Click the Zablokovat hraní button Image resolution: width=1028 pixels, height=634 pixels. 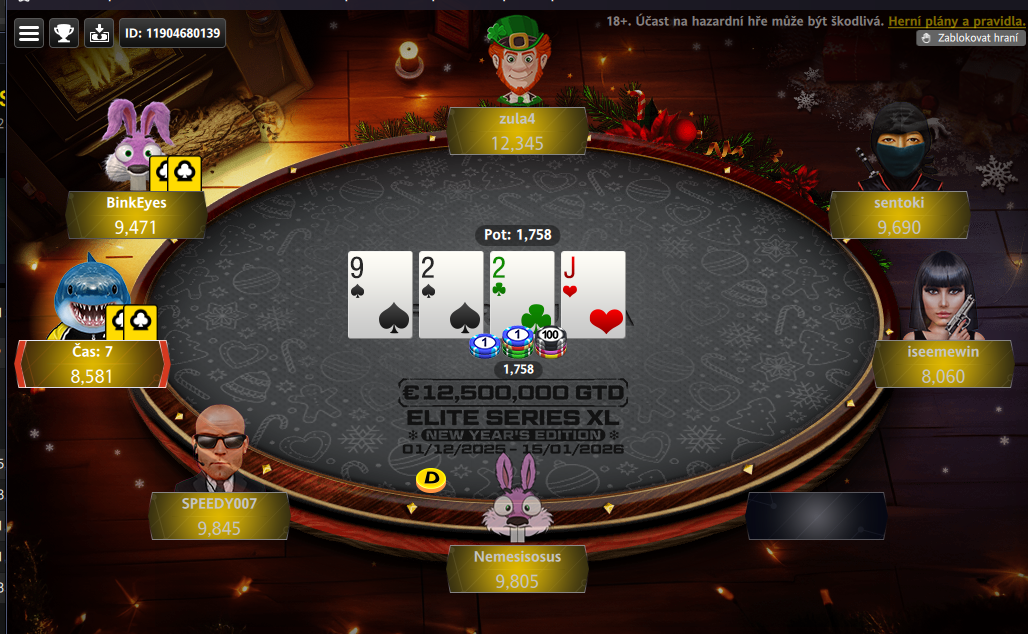point(971,38)
